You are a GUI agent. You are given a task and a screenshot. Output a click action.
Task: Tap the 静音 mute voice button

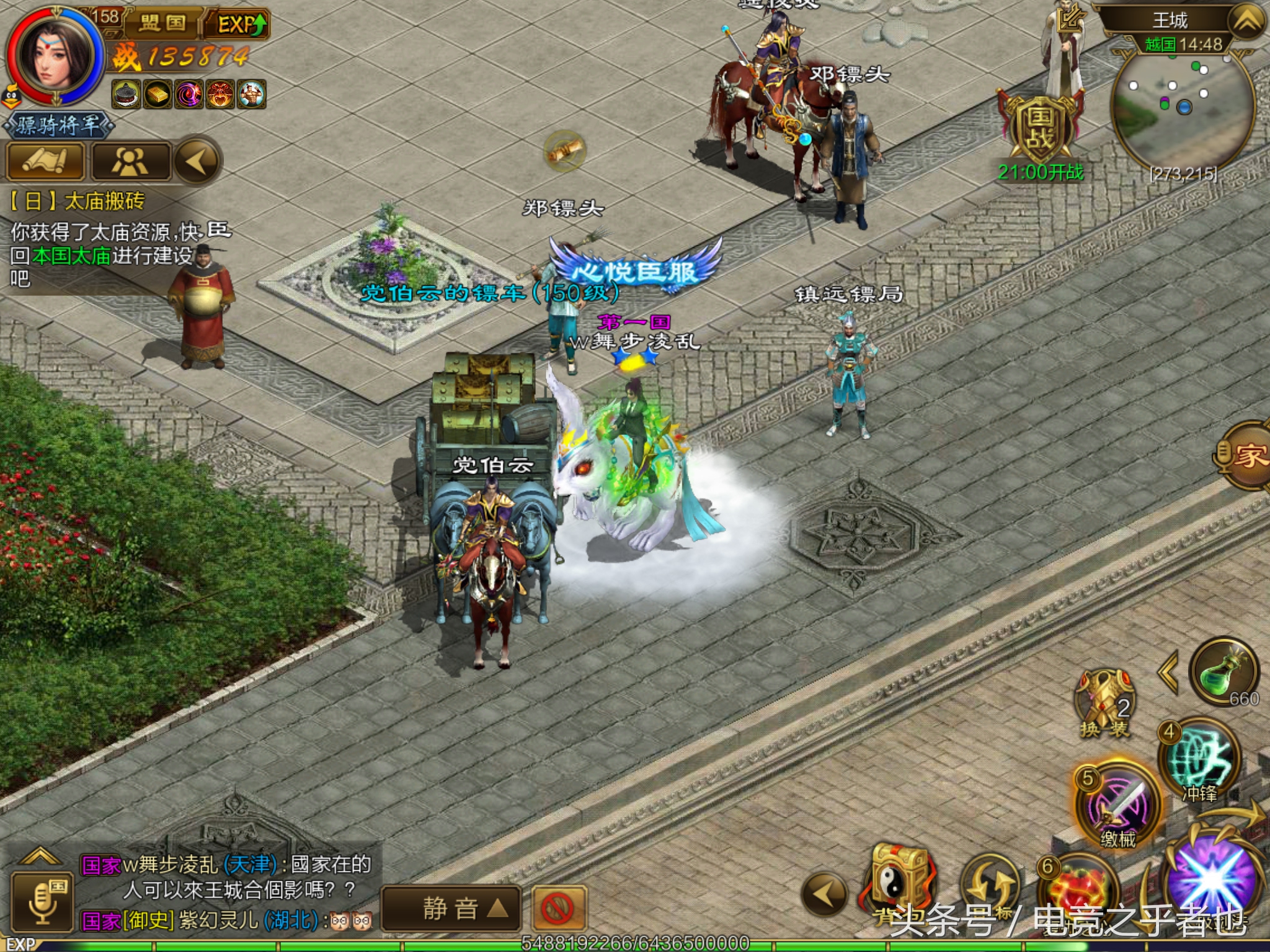coord(451,909)
